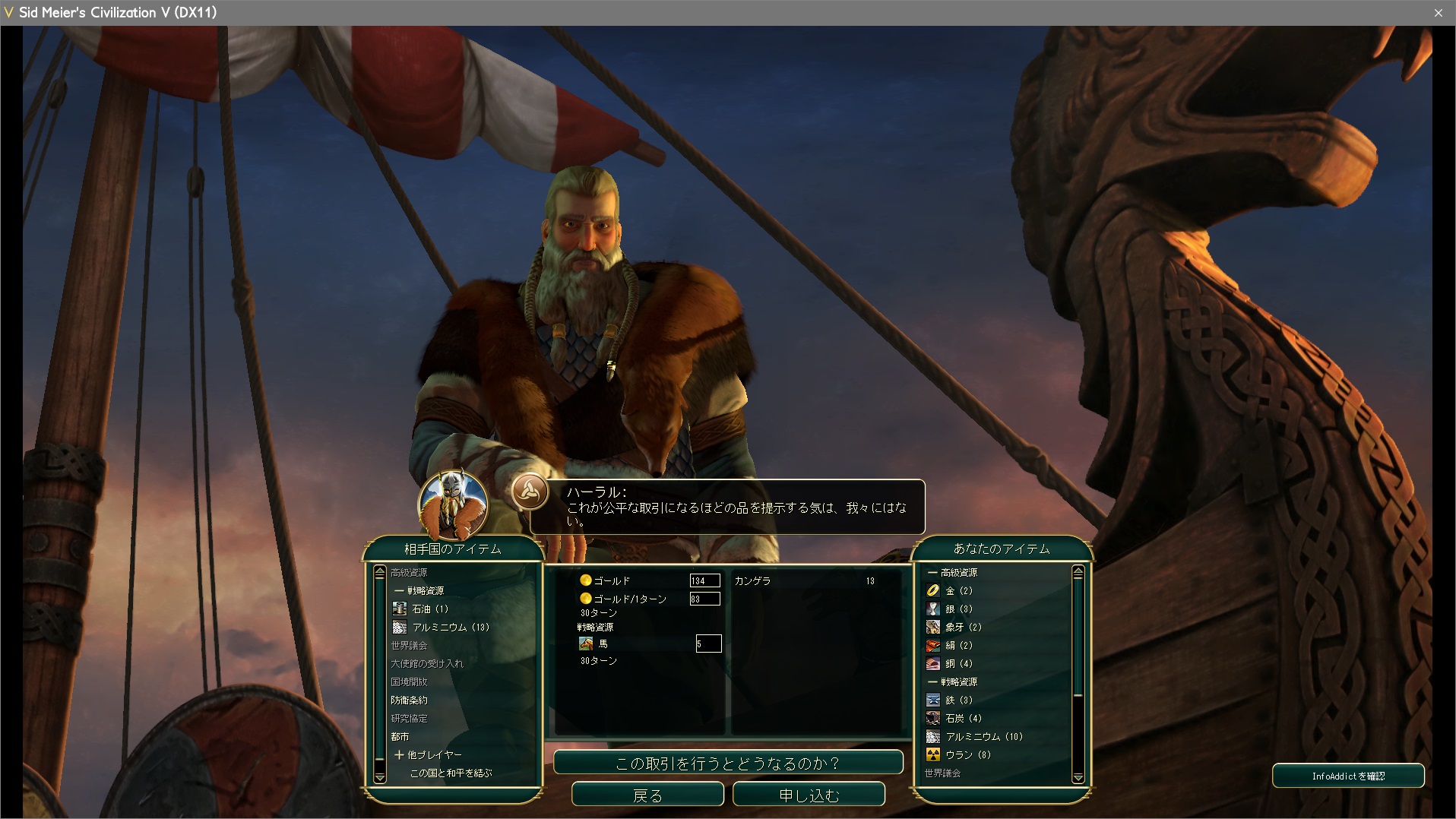Edit the ゴールド amount field
Viewport: 1456px width, 819px height.
(x=704, y=580)
